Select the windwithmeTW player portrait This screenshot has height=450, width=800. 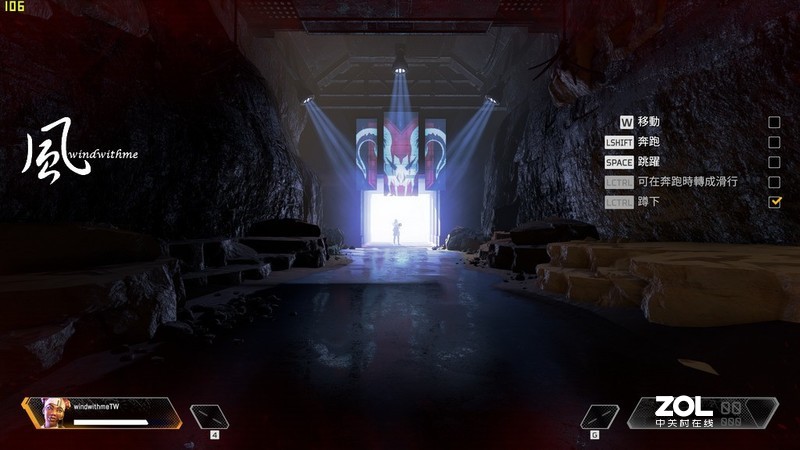[x=50, y=411]
